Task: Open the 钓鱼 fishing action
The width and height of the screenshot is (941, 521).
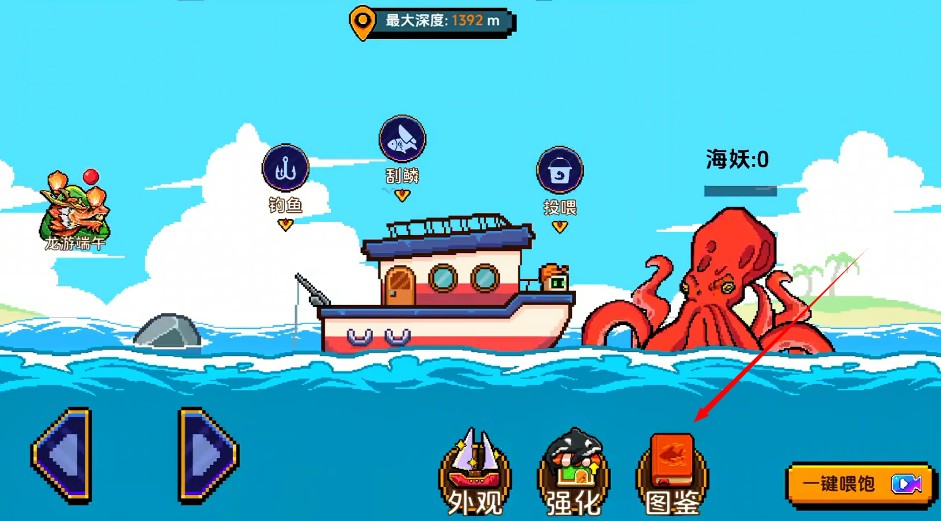Action: pos(284,169)
